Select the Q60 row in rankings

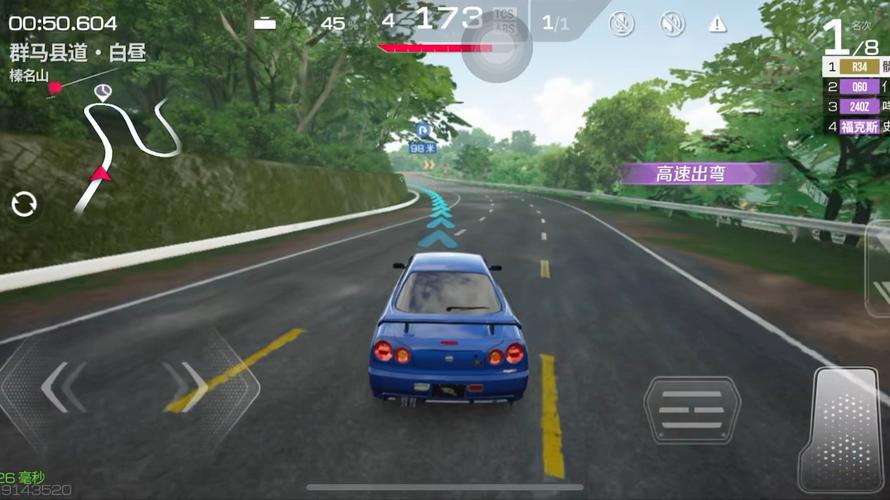tap(856, 87)
